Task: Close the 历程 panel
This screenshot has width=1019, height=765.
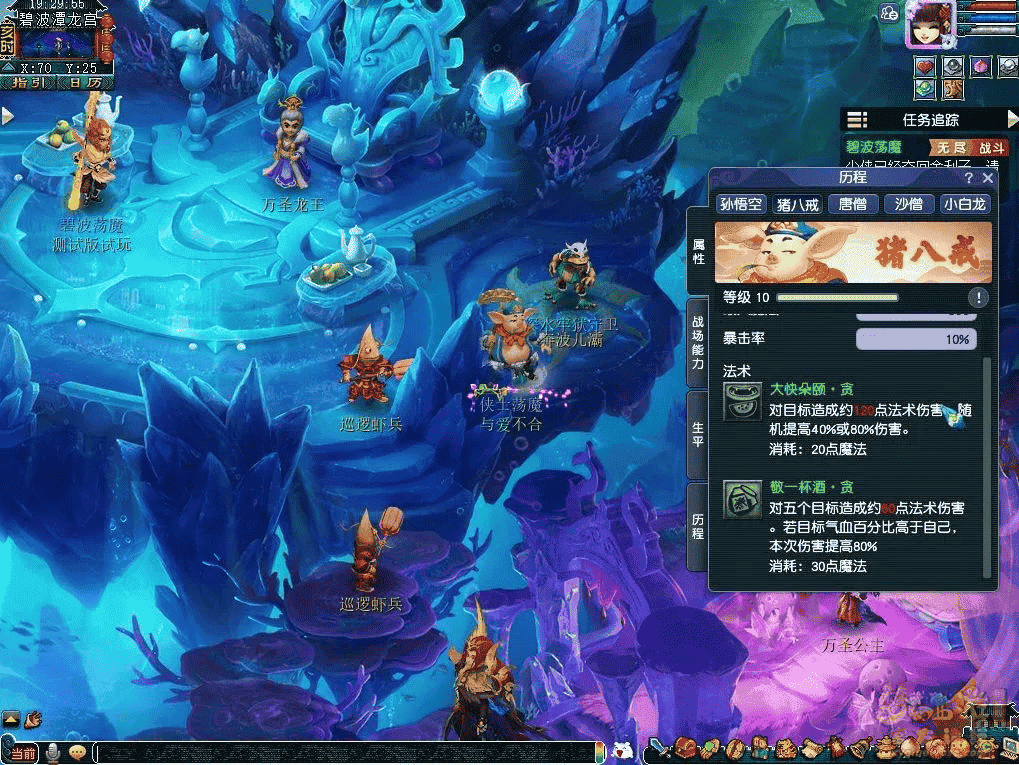Action: pyautogui.click(x=988, y=178)
